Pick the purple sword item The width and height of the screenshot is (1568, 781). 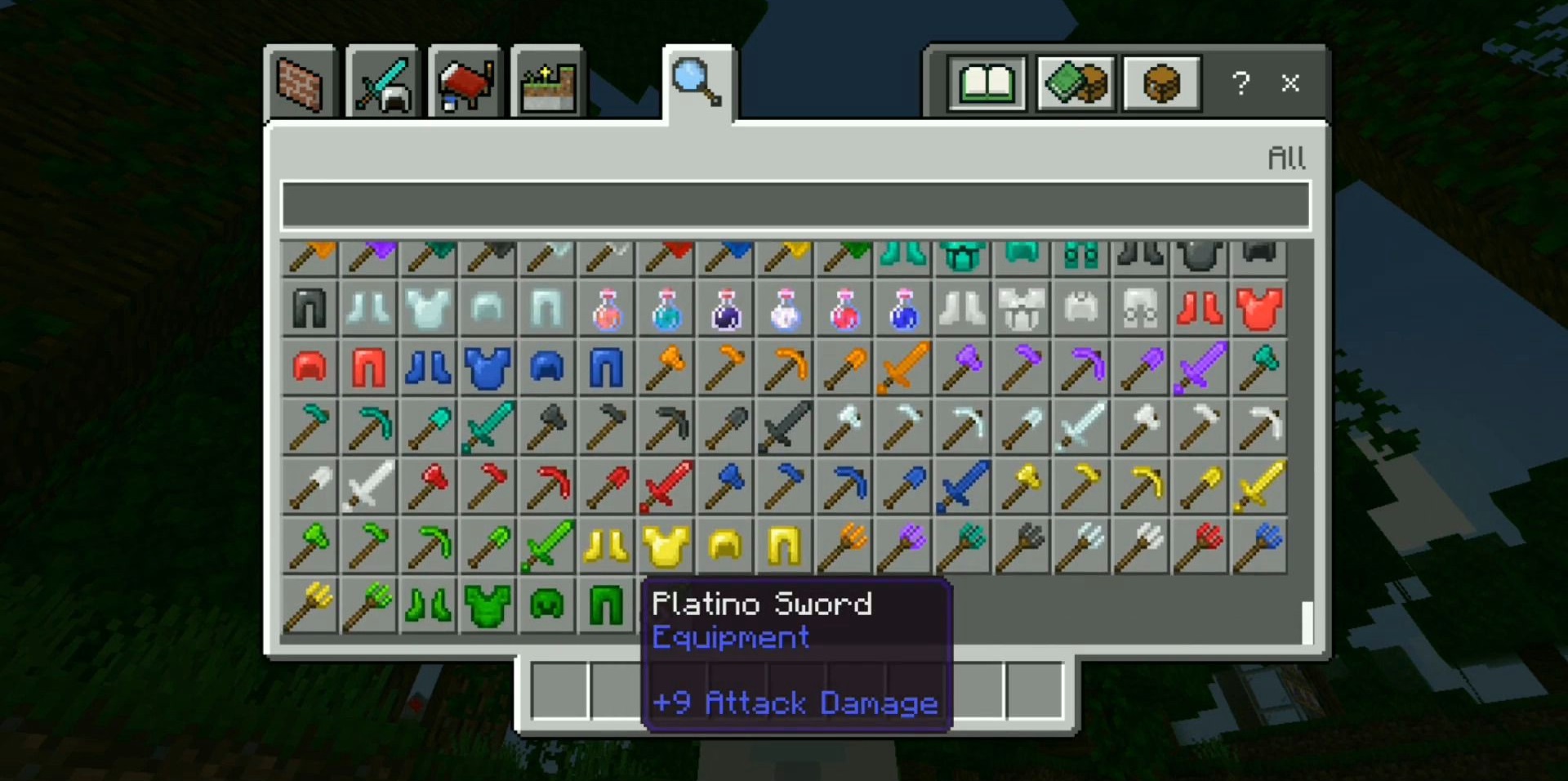tap(1199, 368)
